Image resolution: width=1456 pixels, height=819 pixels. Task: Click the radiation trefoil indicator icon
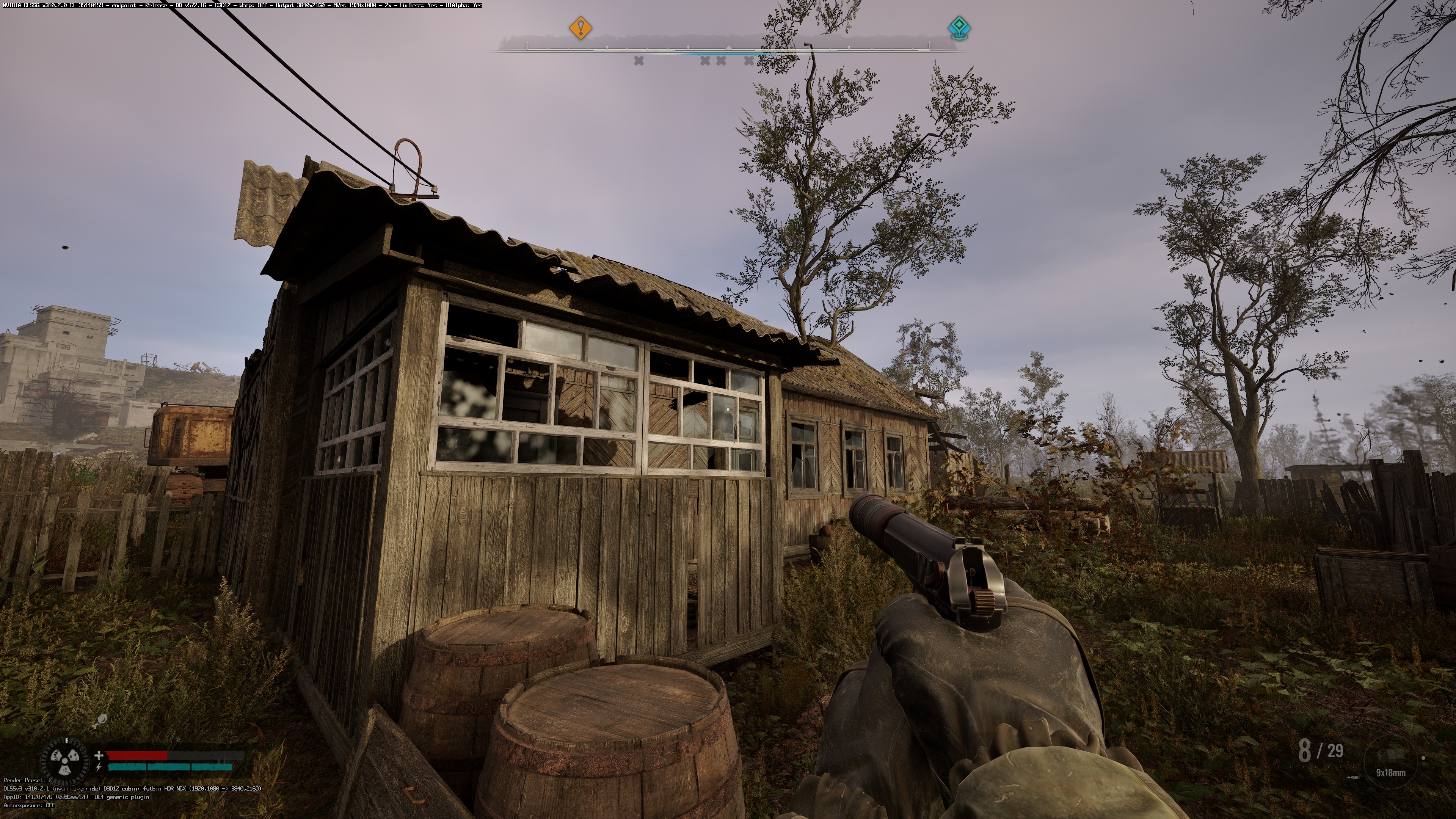click(x=65, y=763)
